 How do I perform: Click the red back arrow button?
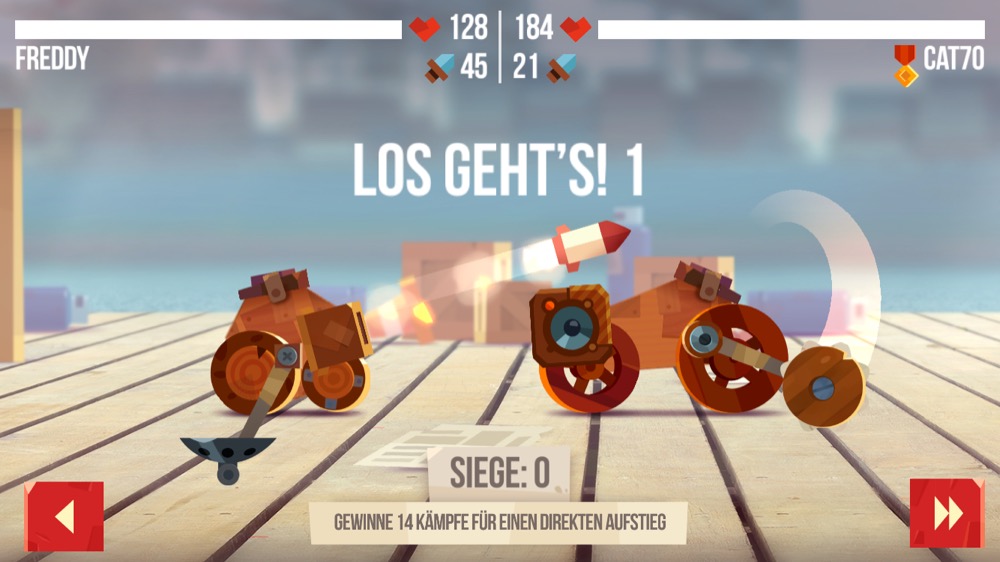click(x=64, y=516)
